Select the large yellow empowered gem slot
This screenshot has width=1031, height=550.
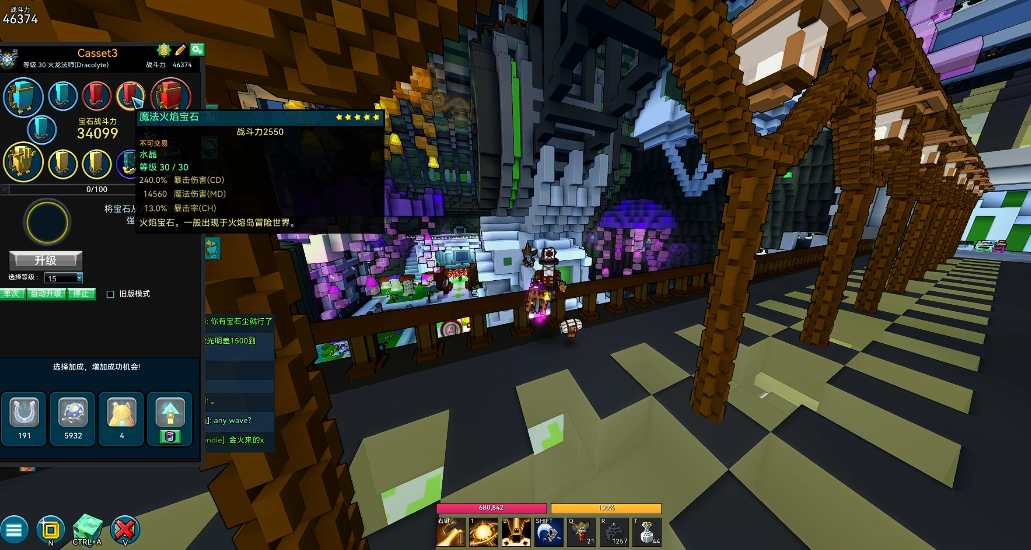tap(23, 160)
